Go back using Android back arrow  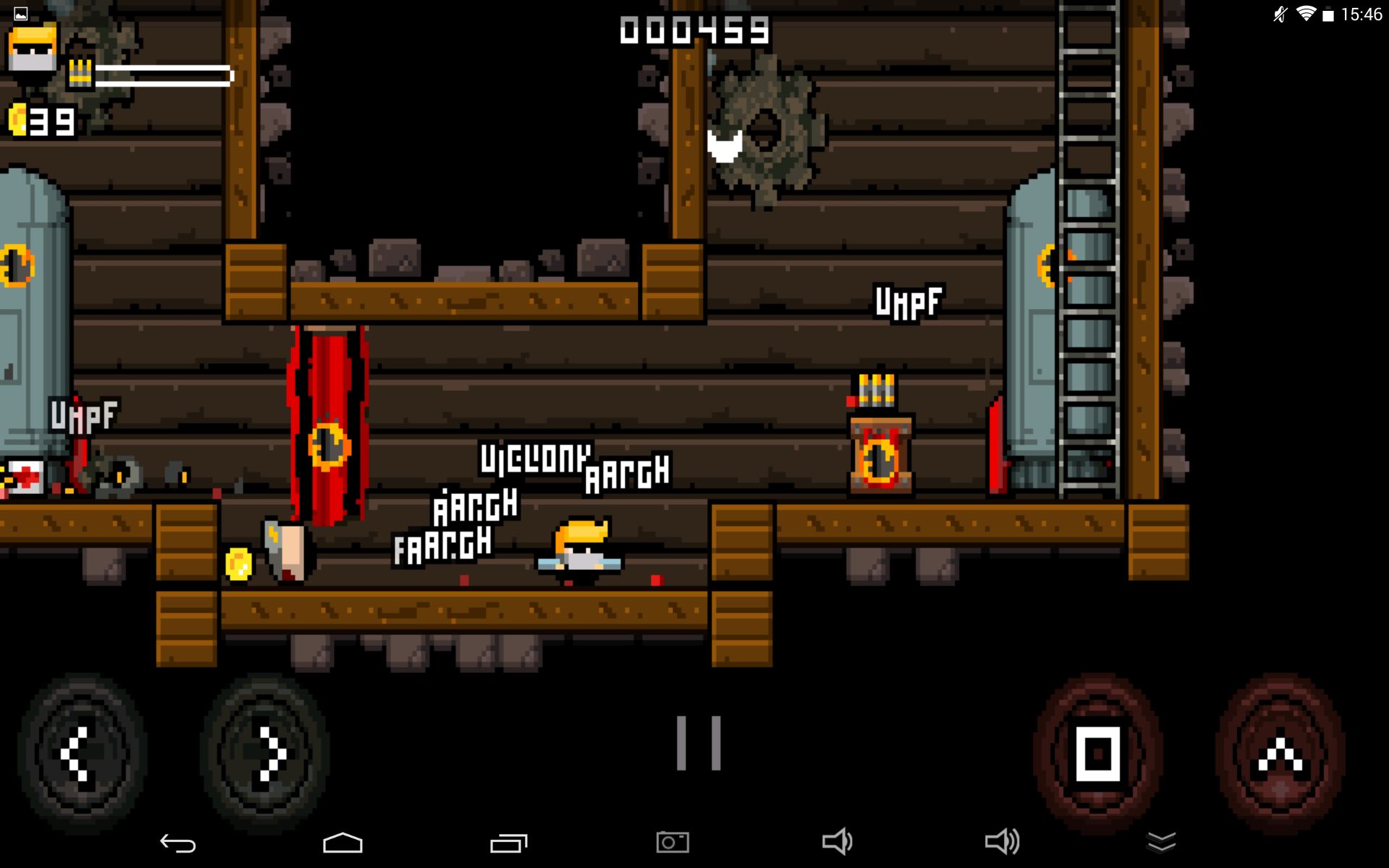click(x=177, y=843)
